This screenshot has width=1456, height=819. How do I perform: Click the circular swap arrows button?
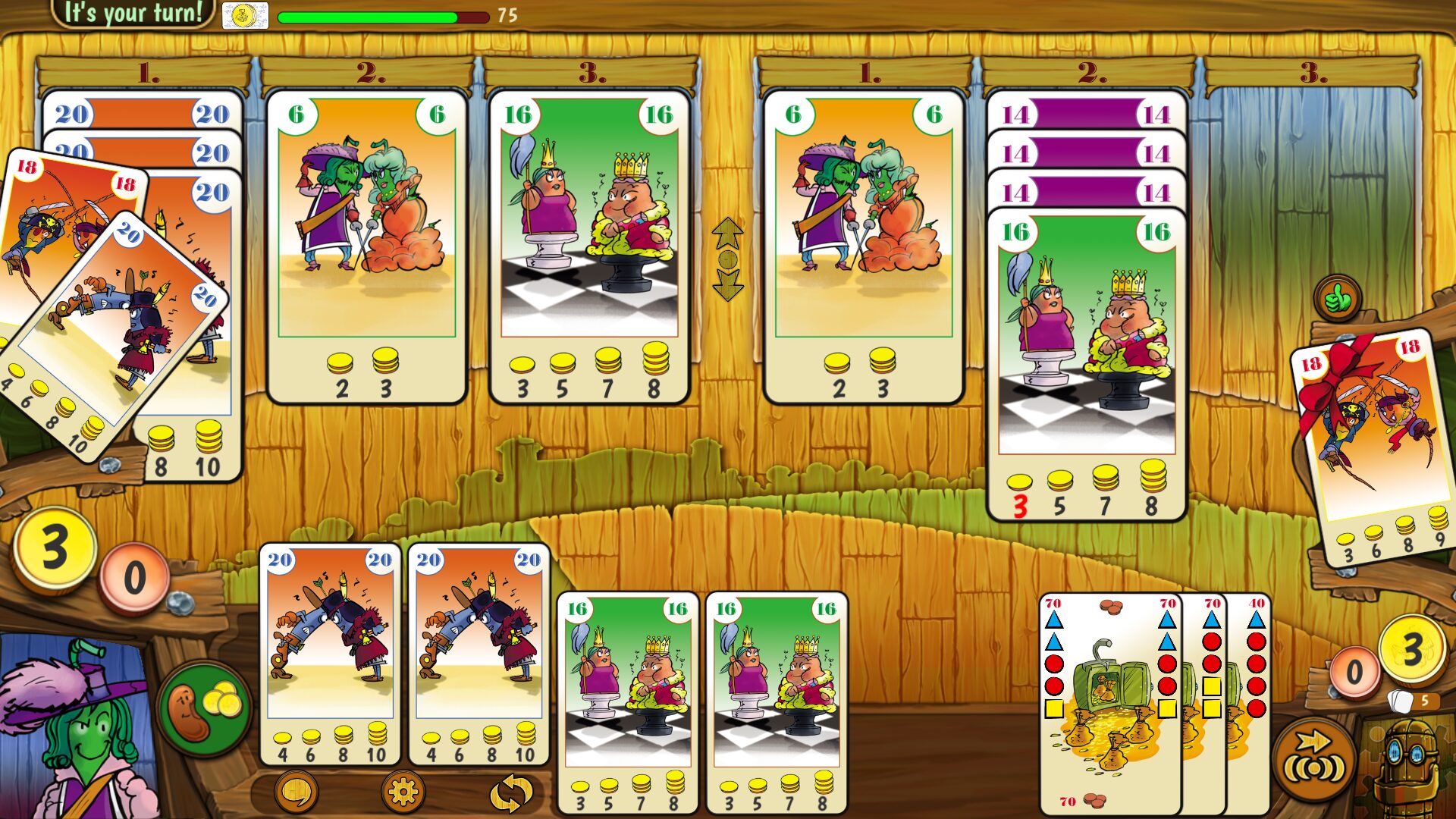tap(510, 793)
